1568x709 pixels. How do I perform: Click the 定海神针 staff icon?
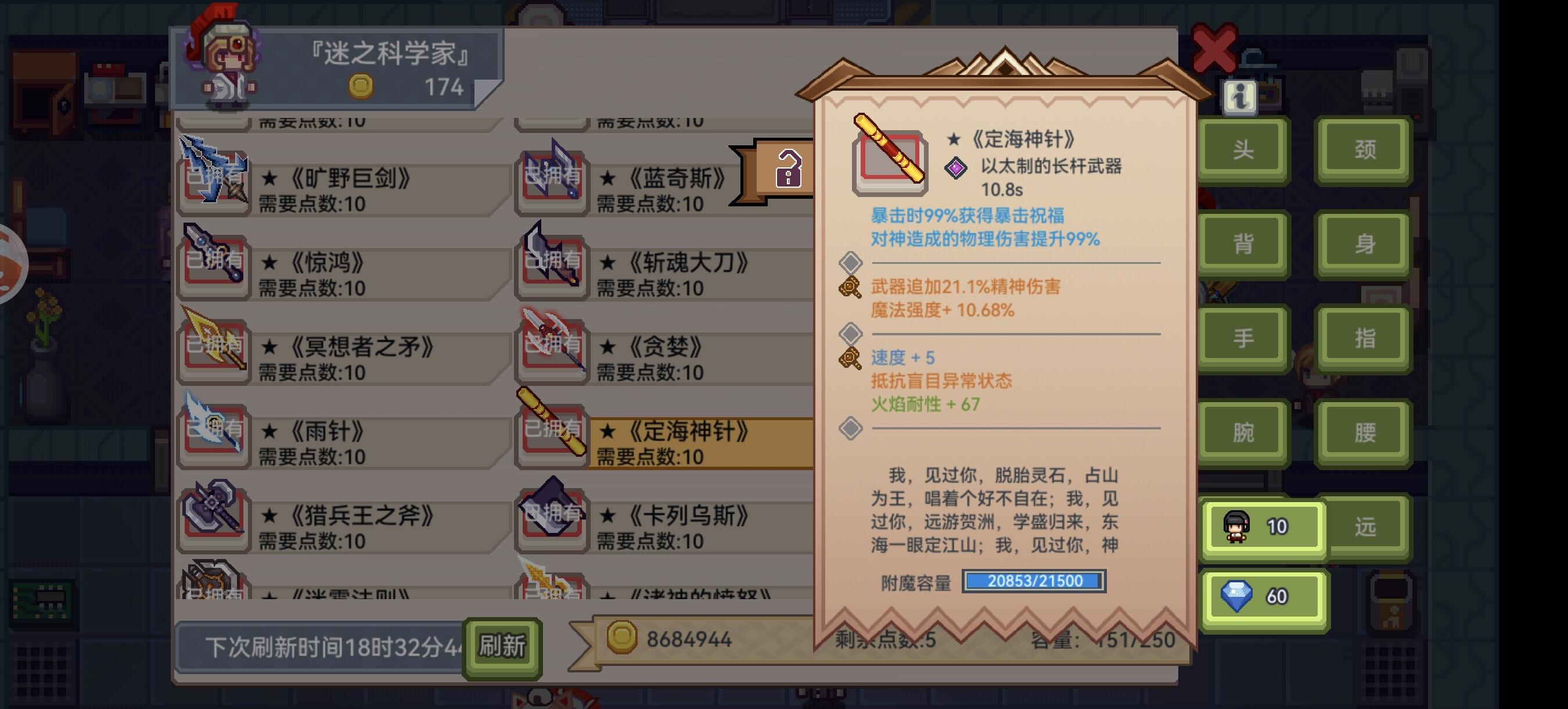click(x=552, y=429)
